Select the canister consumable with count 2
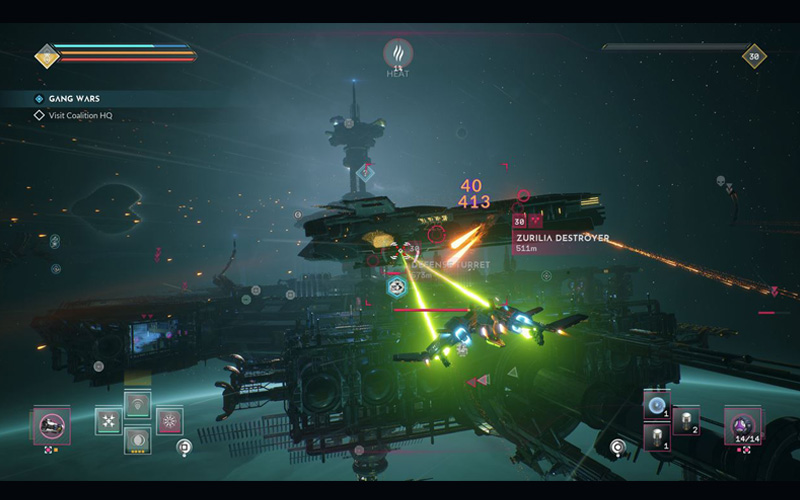 pyautogui.click(x=686, y=421)
